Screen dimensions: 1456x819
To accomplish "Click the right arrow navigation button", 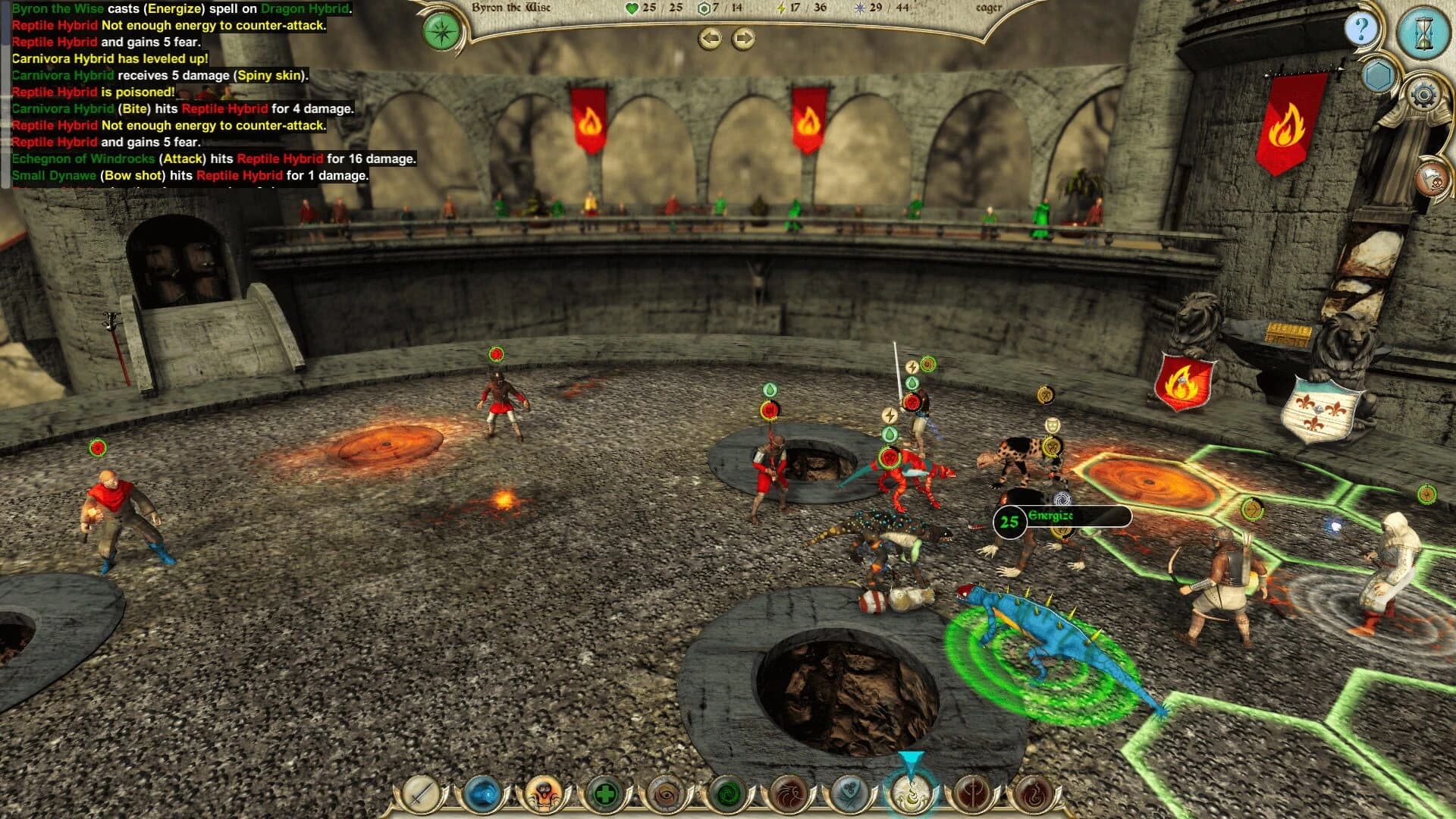I will click(743, 39).
